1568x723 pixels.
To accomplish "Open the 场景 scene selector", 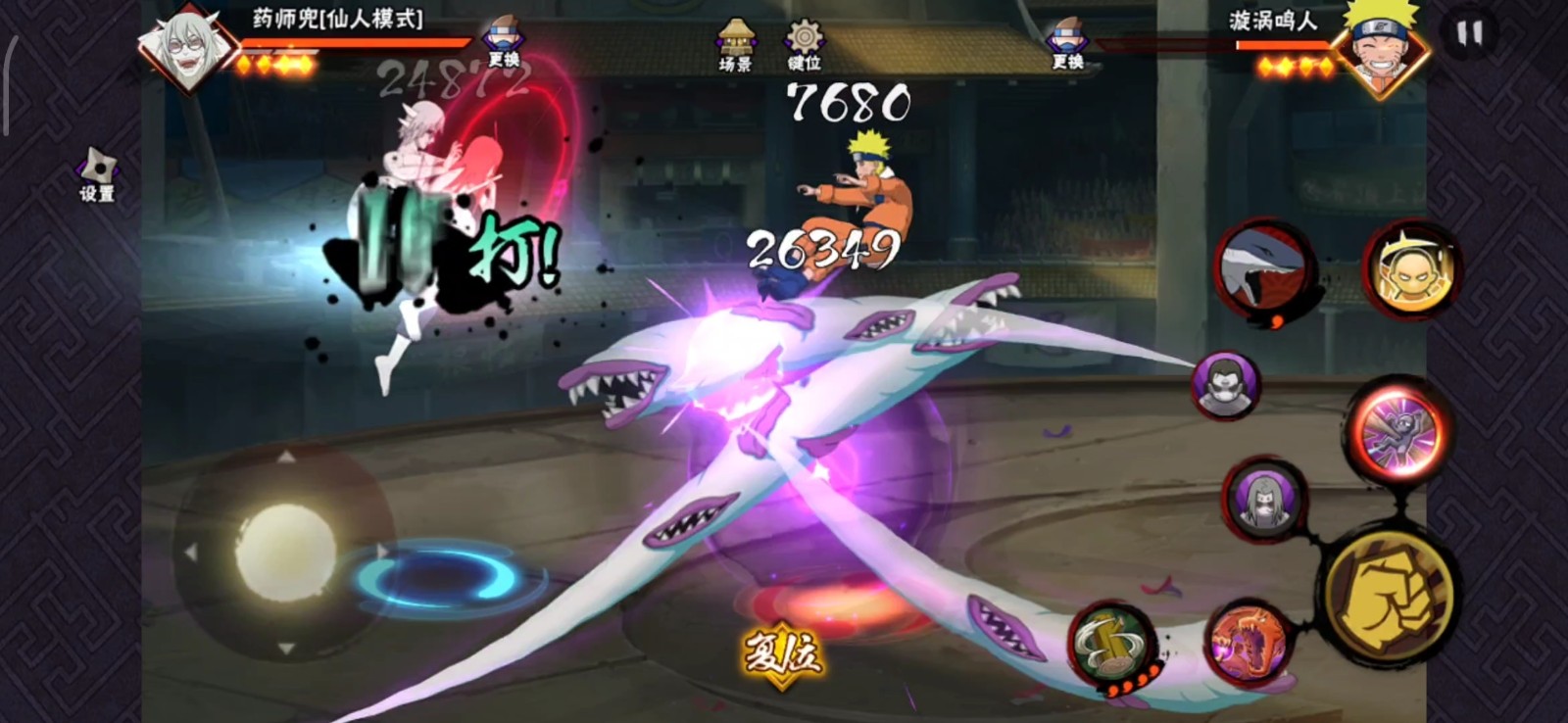I will pyautogui.click(x=735, y=45).
